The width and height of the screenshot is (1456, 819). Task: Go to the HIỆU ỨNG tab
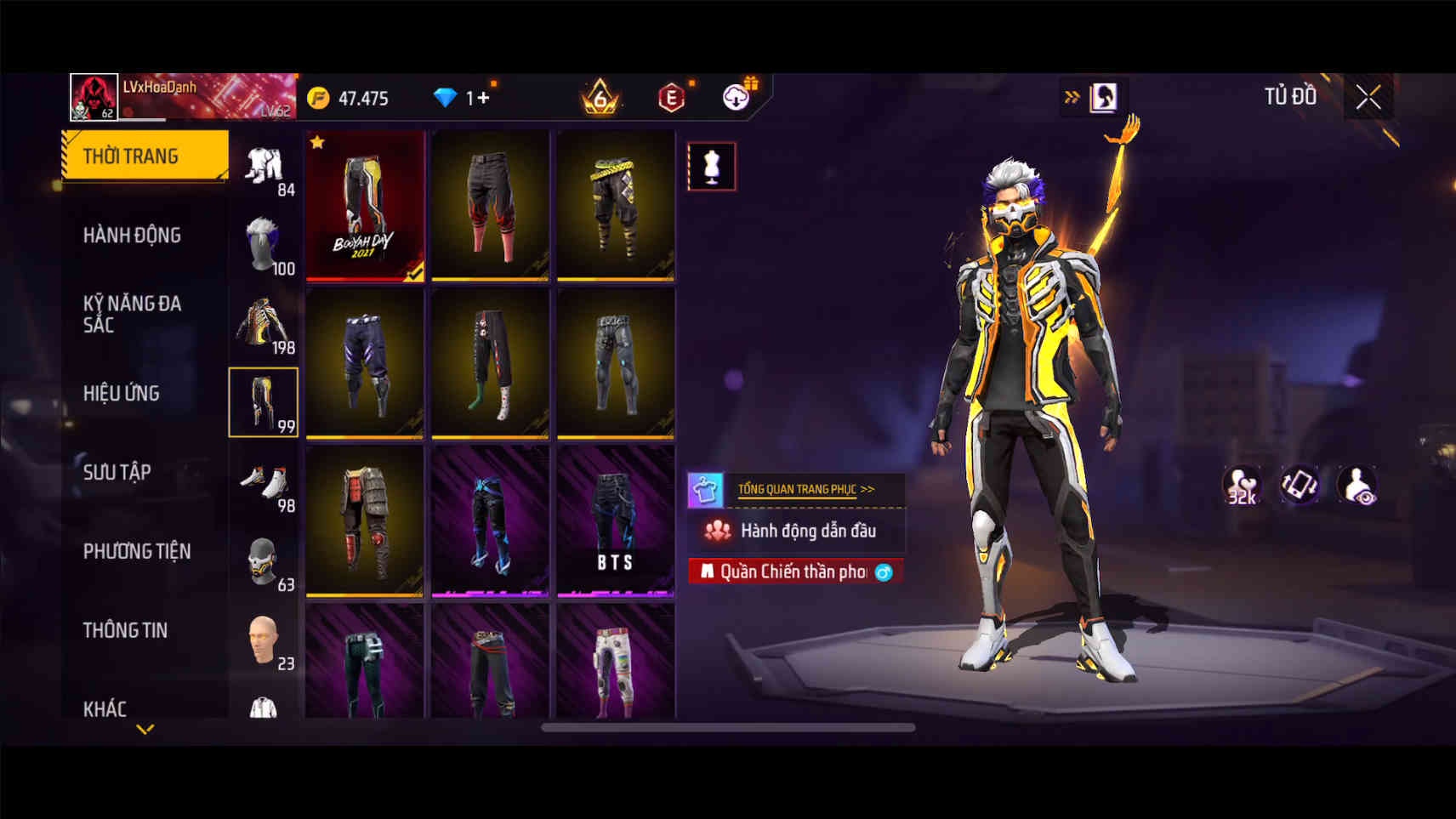click(122, 393)
